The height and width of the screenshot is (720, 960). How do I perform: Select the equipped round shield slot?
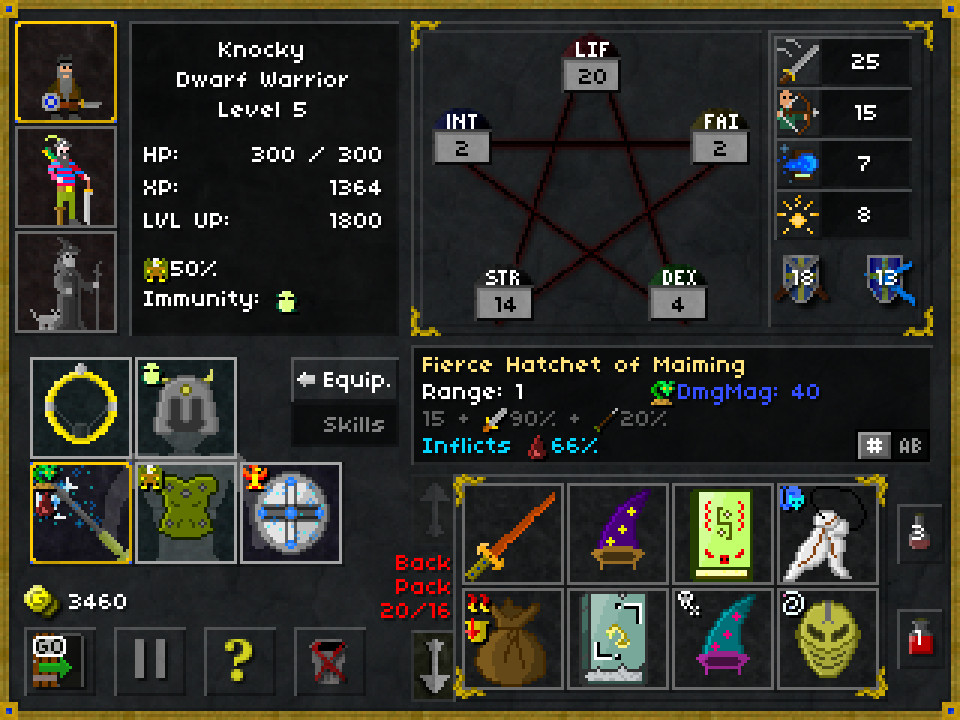[x=290, y=512]
